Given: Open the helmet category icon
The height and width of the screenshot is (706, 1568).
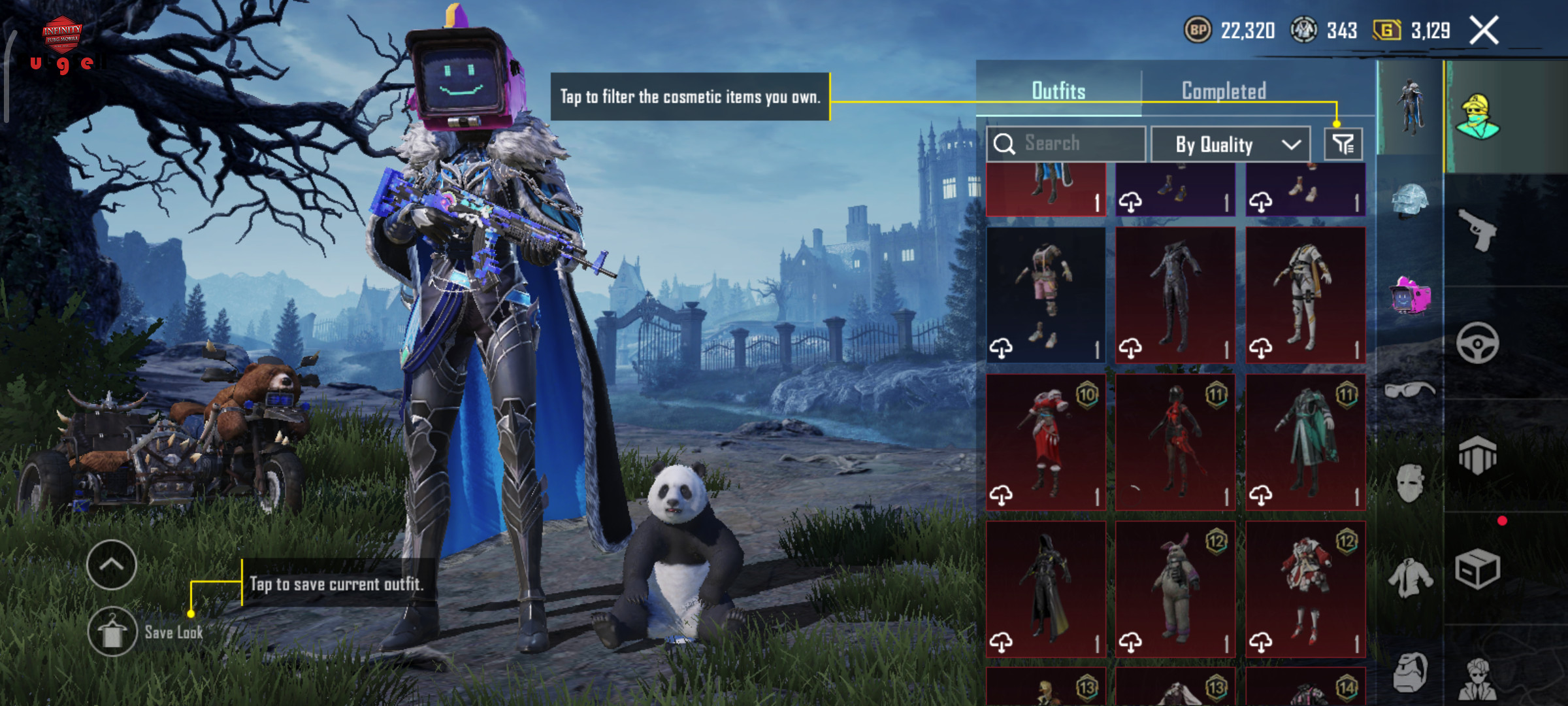Looking at the screenshot, I should [1410, 201].
